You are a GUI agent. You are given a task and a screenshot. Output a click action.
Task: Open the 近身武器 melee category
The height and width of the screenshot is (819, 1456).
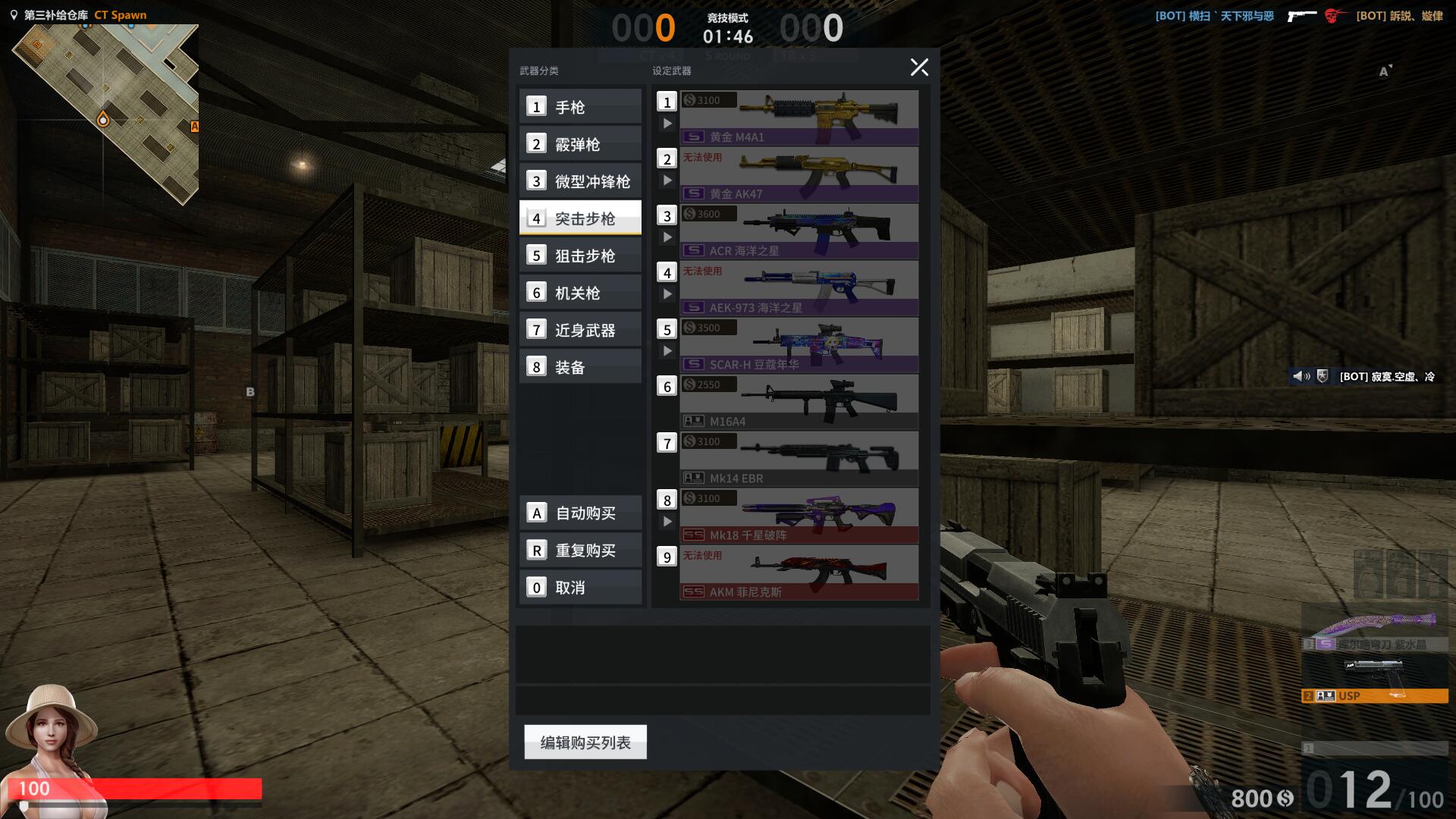[580, 330]
